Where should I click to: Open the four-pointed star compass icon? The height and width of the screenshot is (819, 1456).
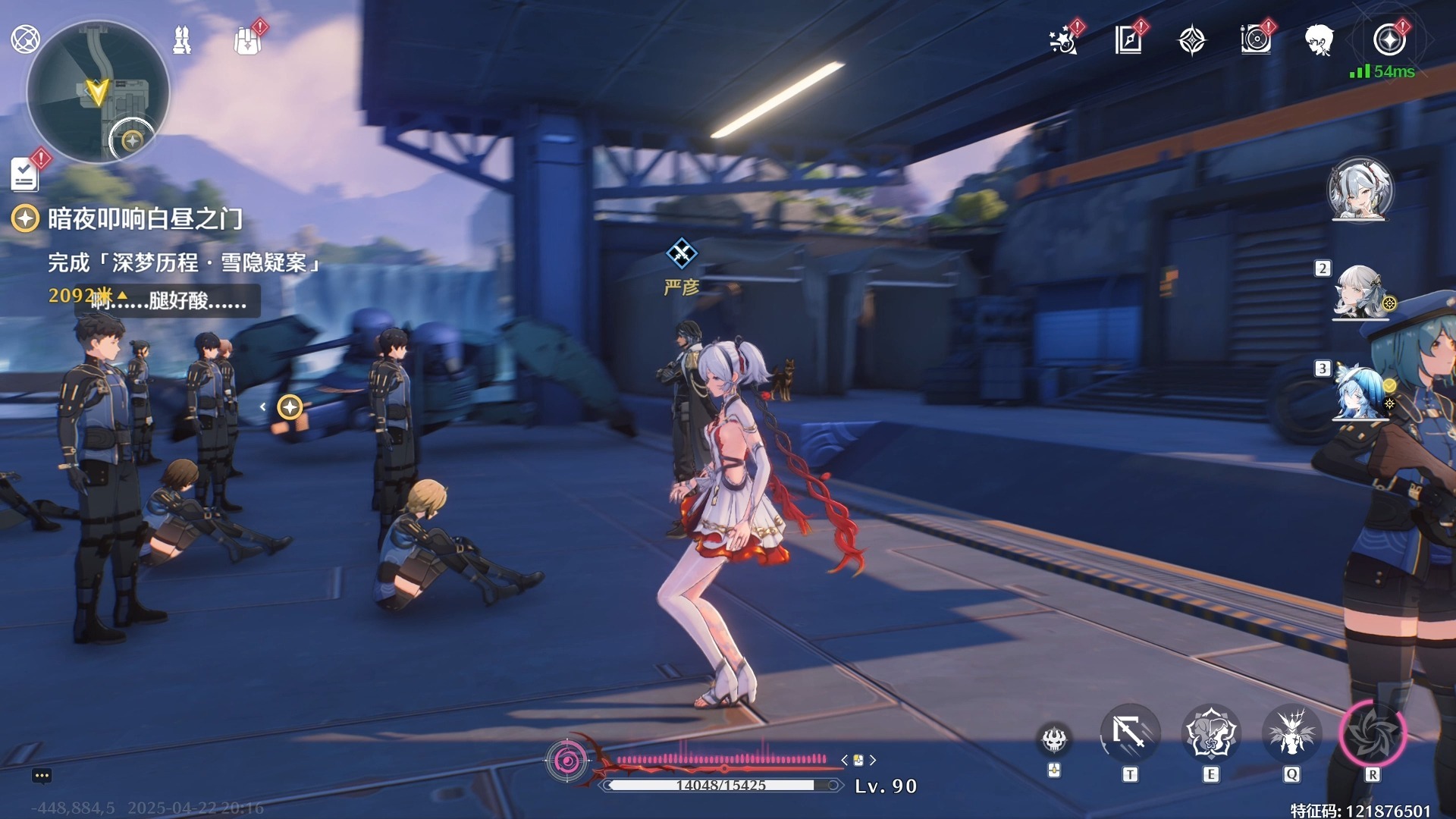tap(1192, 40)
